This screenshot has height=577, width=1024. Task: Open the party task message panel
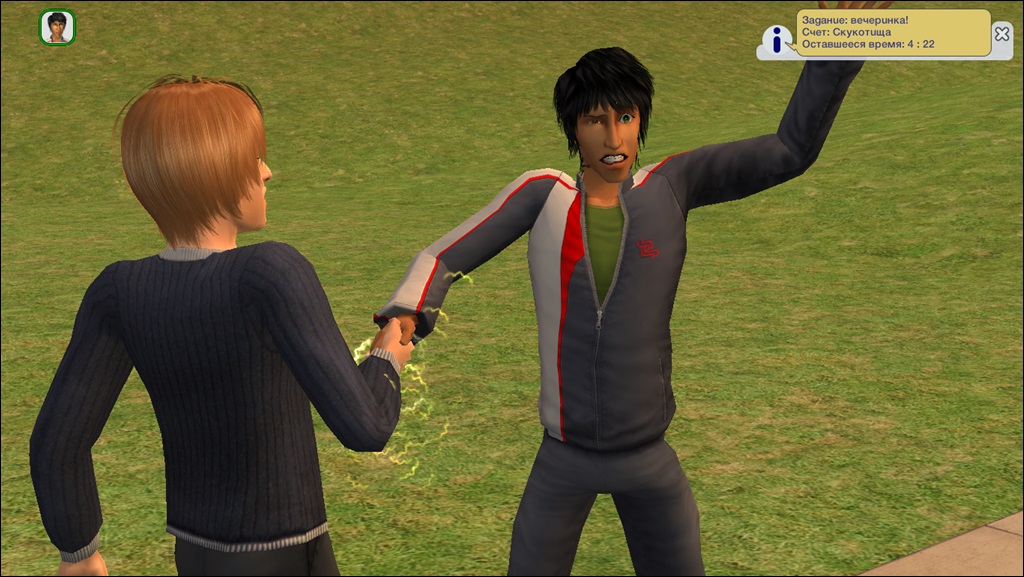tap(893, 32)
